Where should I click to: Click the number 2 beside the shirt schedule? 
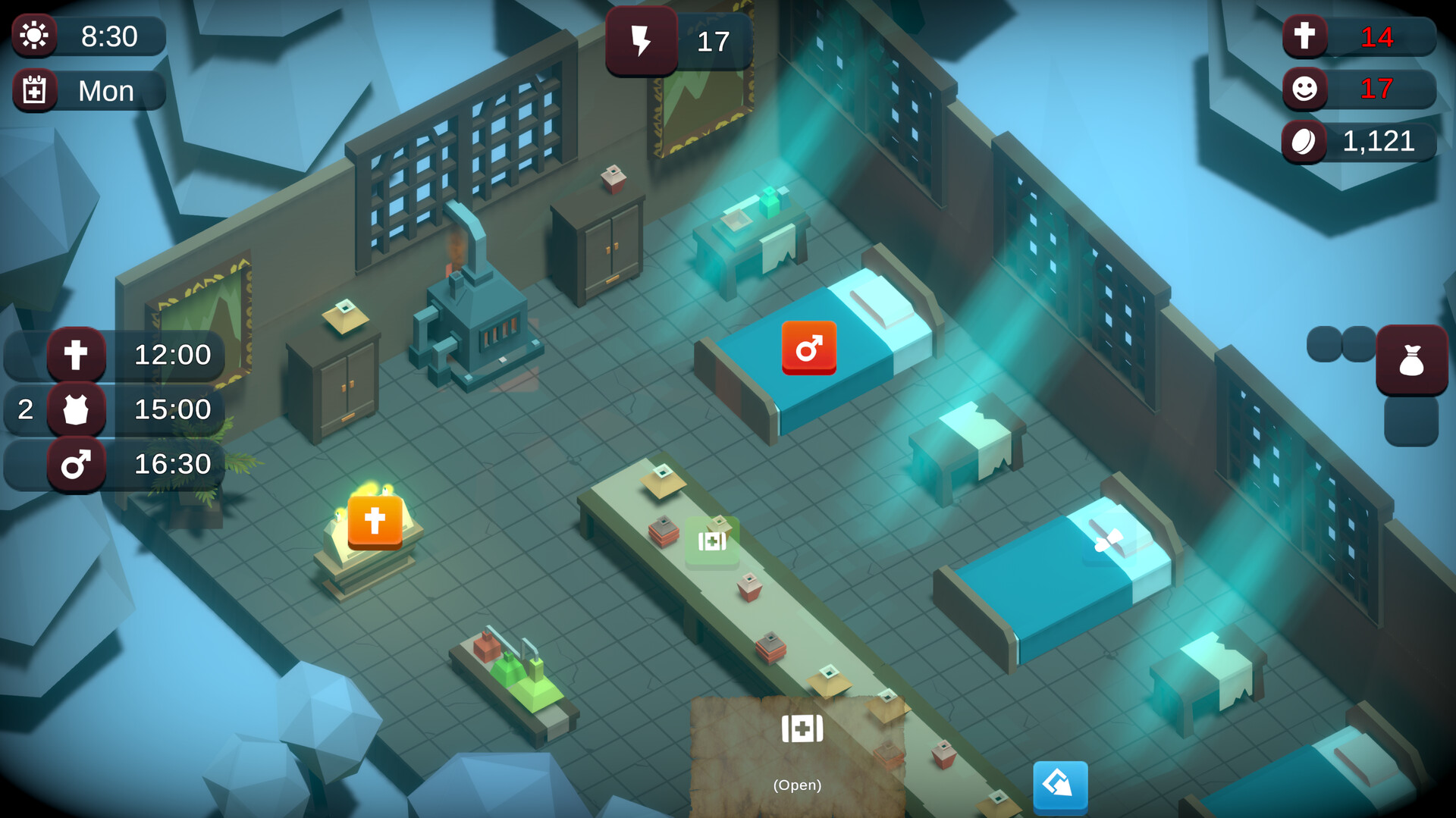tap(25, 410)
